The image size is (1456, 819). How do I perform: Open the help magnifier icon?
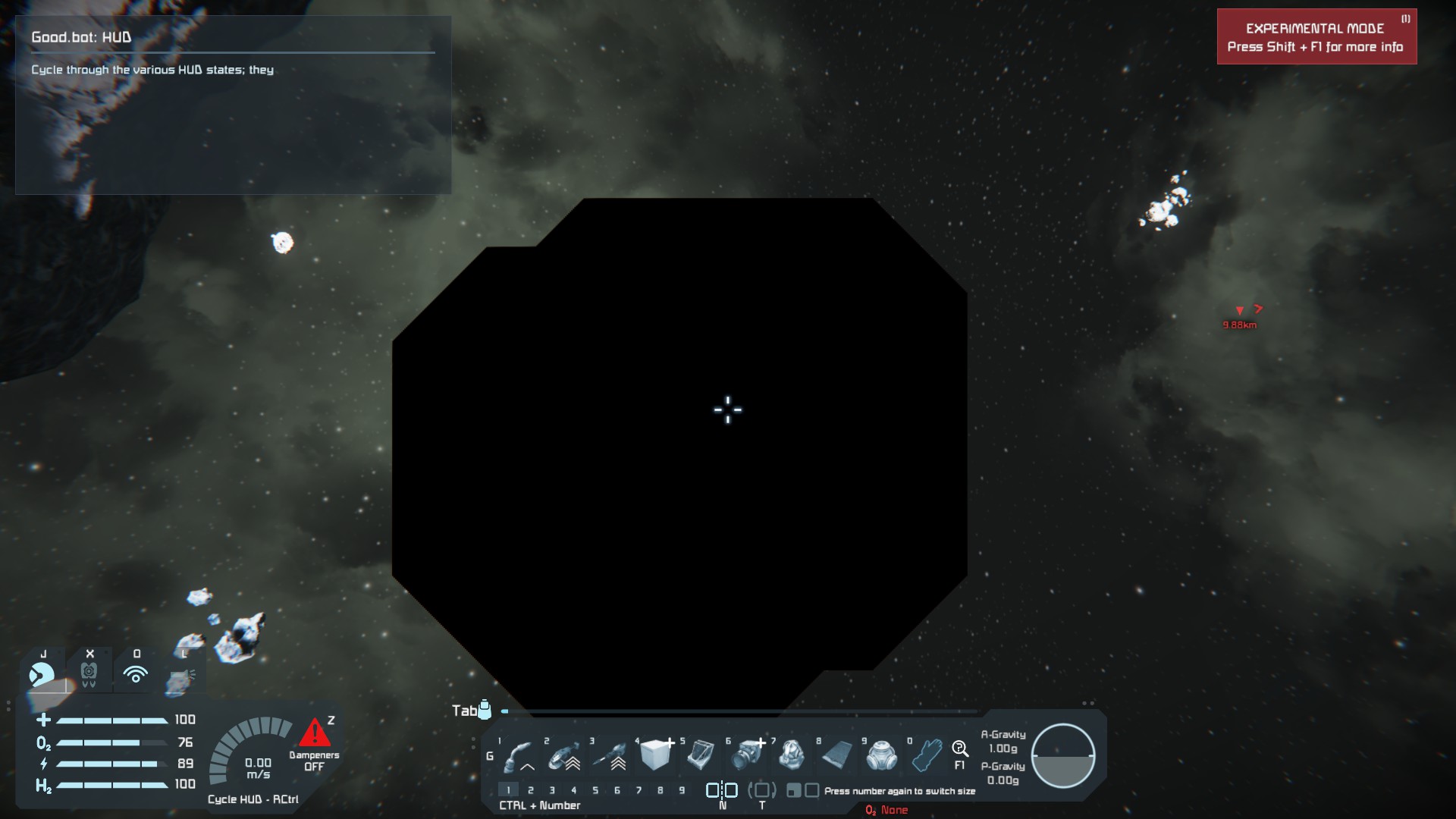[x=959, y=749]
